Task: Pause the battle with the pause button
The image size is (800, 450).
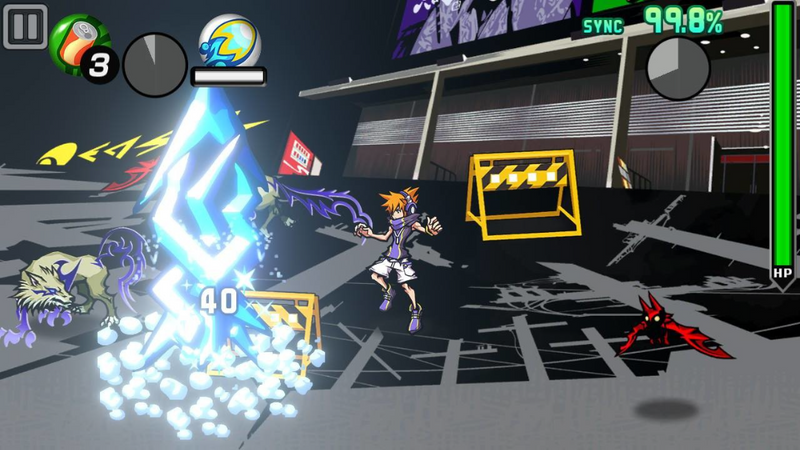Action: 25,26
